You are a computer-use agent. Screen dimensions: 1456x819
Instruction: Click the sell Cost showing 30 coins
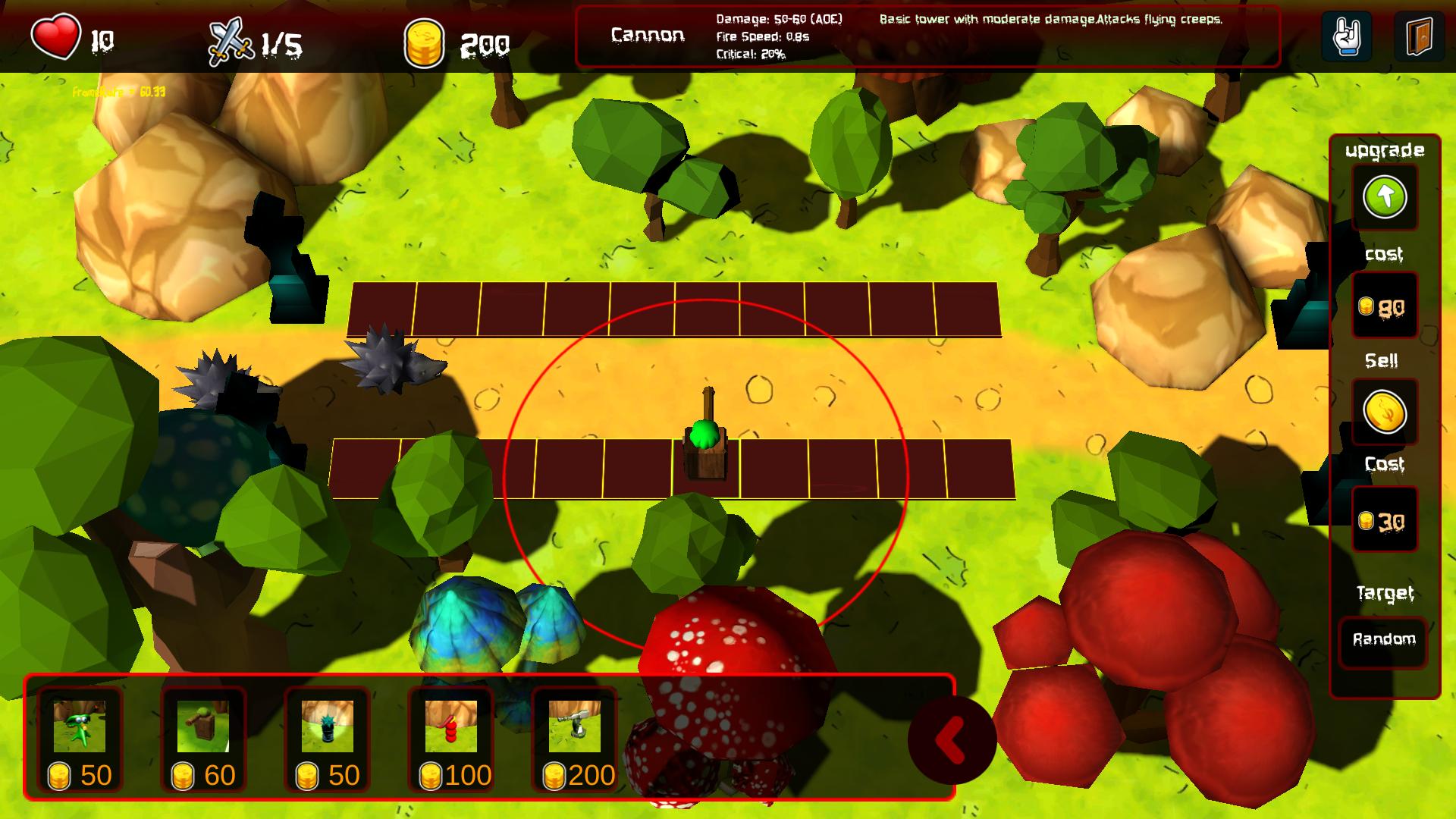point(1385,519)
